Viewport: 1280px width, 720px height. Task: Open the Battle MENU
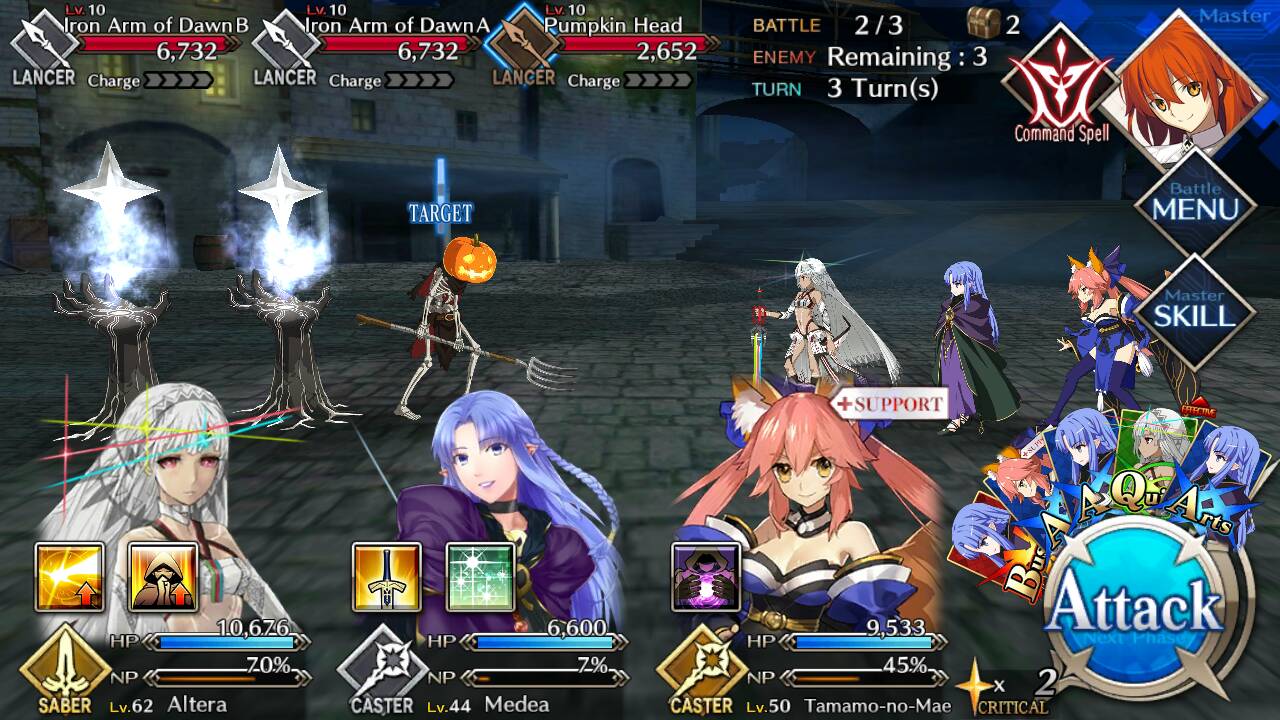click(x=1195, y=203)
